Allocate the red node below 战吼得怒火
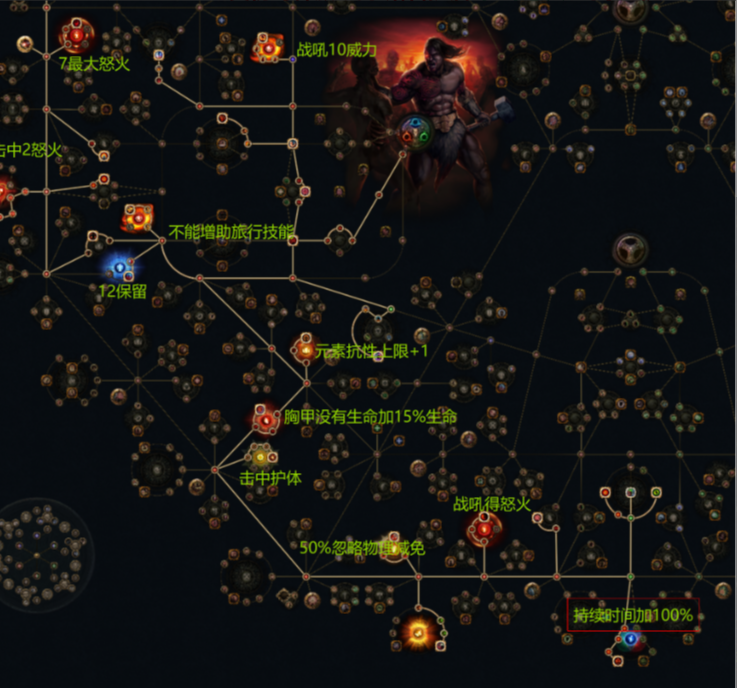Screen dimensions: 737x688 pos(484,530)
